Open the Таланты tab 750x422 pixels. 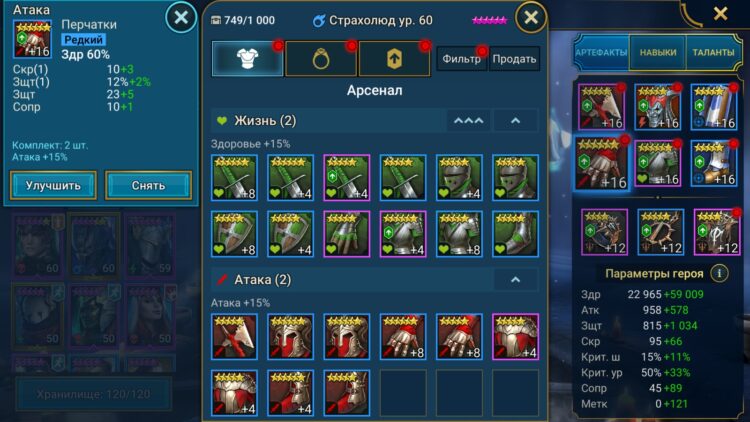pyautogui.click(x=713, y=52)
